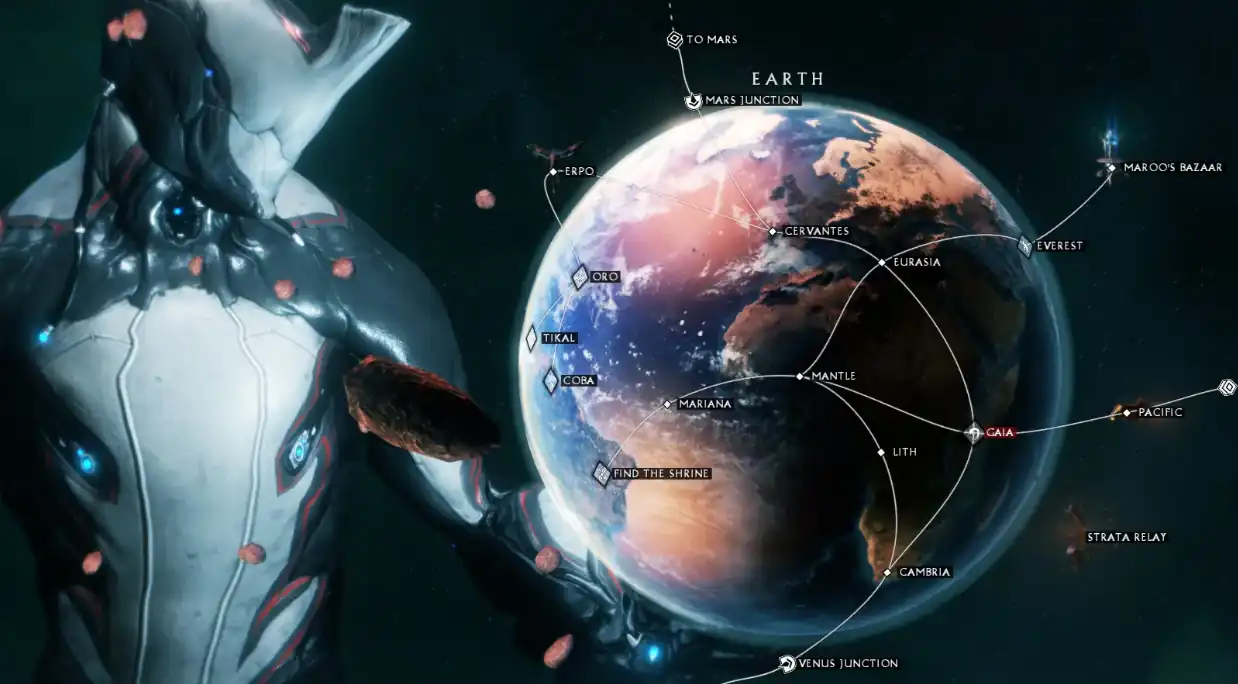Select the Lith mission node
The width and height of the screenshot is (1238, 684).
(x=881, y=452)
